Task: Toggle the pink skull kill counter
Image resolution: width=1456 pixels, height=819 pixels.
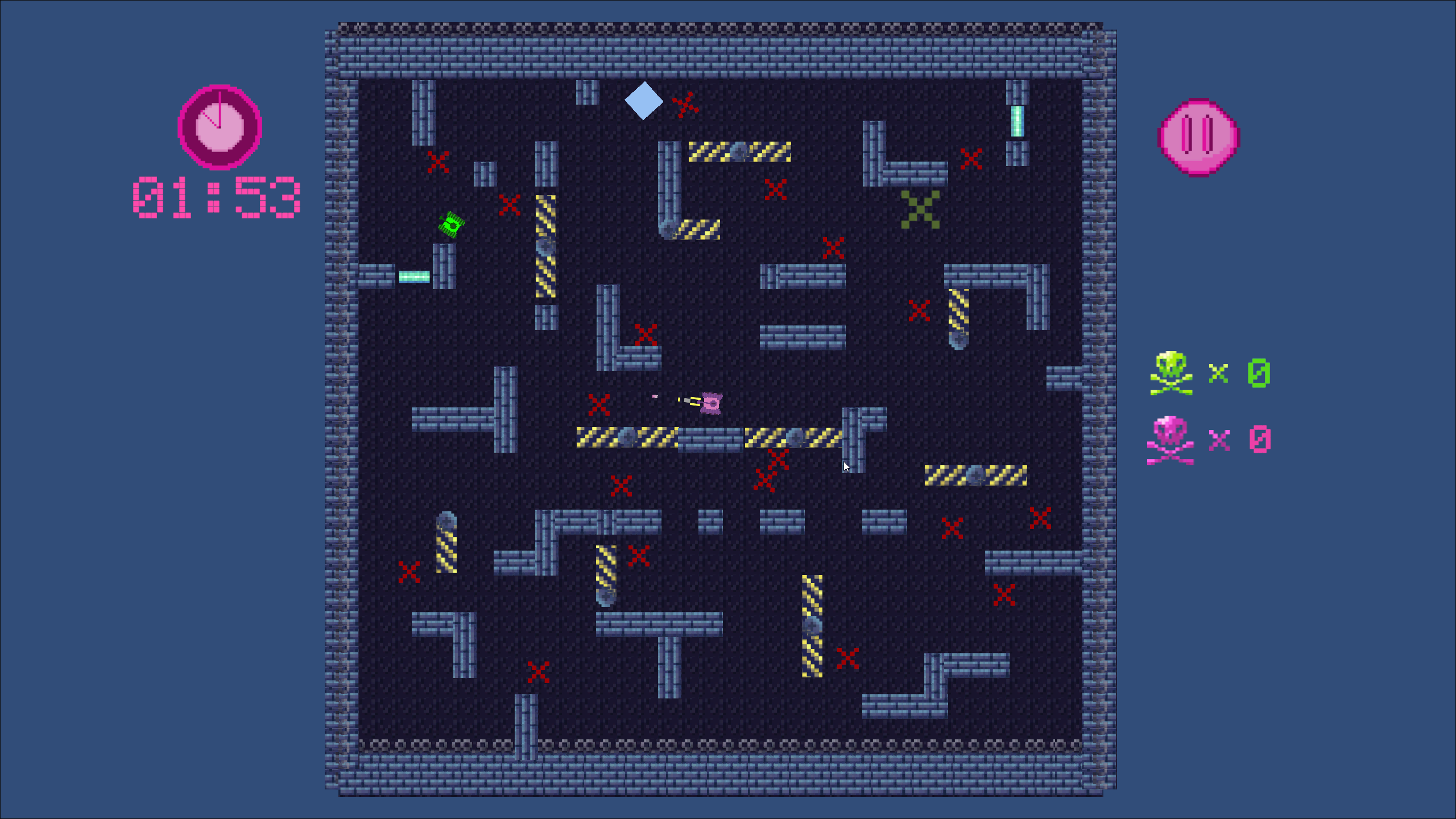Action: pyautogui.click(x=1172, y=438)
